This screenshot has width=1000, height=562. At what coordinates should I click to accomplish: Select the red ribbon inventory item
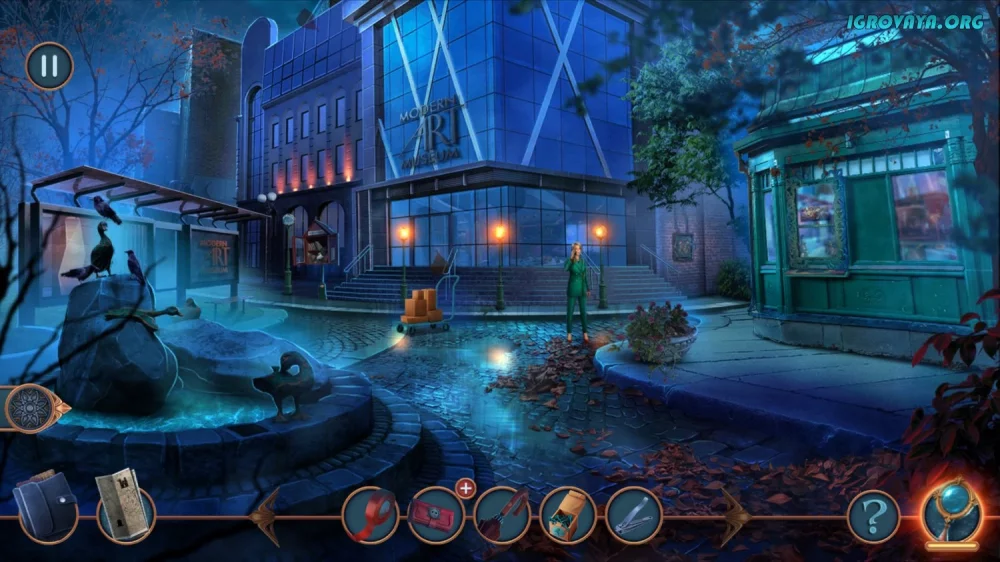(x=370, y=515)
